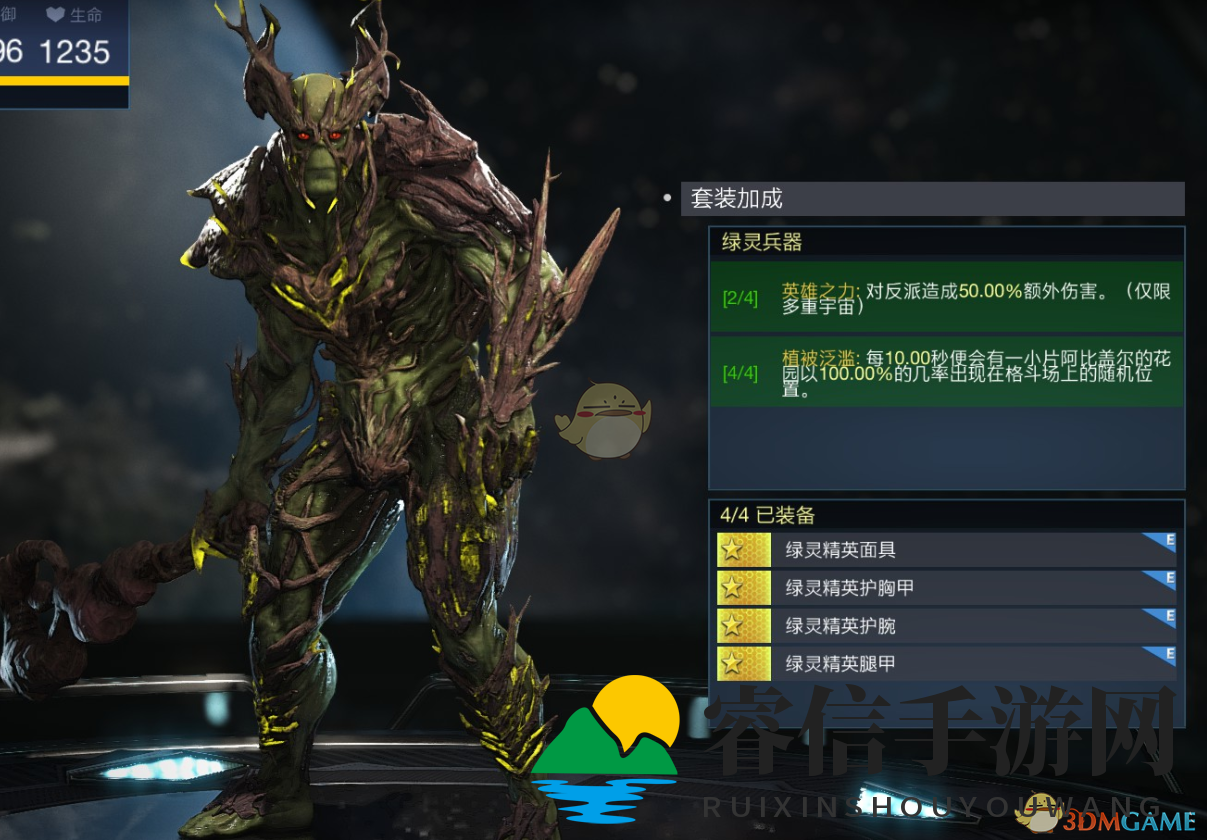
Task: Choose the 绿灵精英护胸甲 equipment entry
Action: [945, 587]
